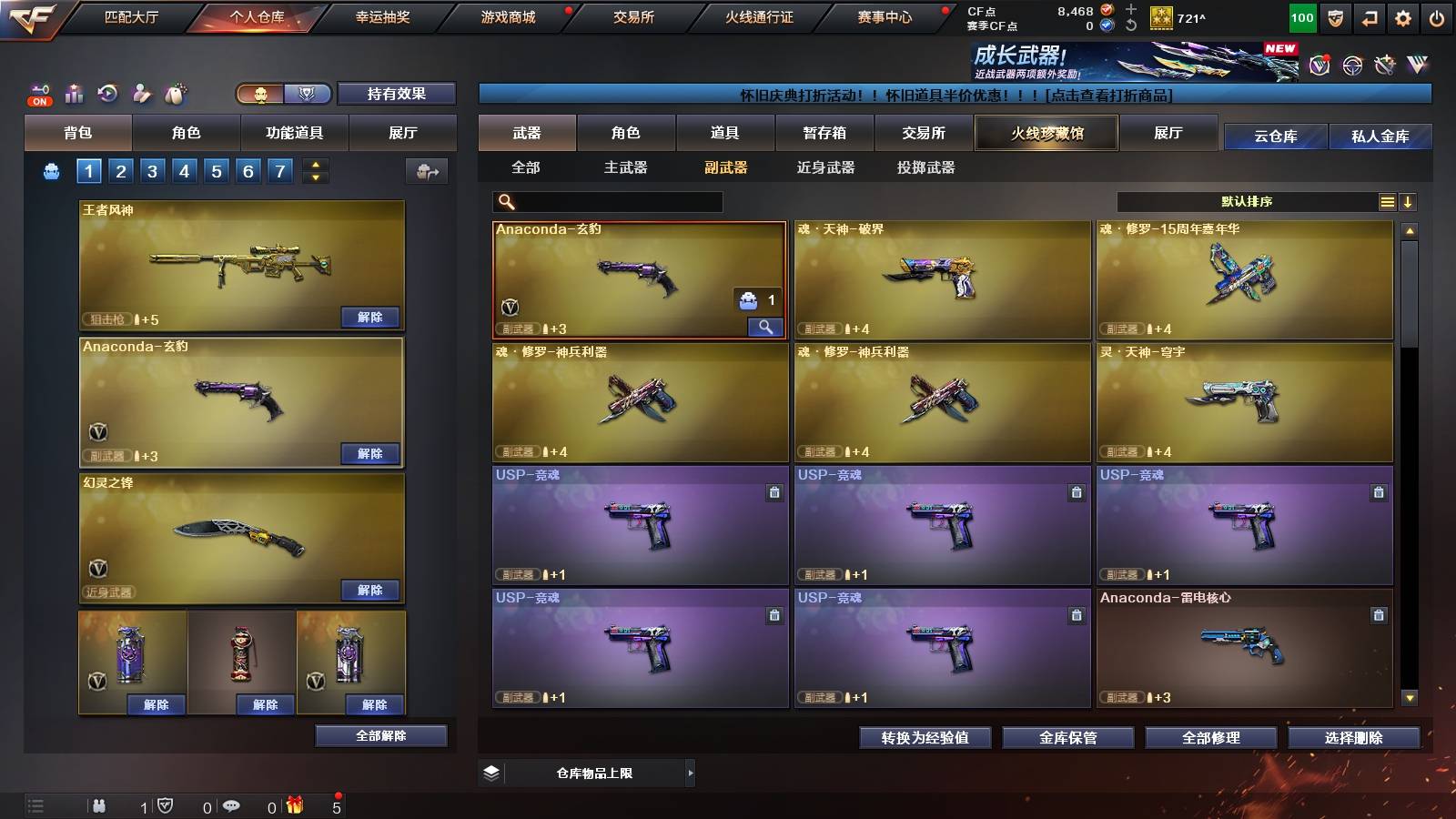Toggle the descending sort arrow next to 默认排序

click(1409, 201)
